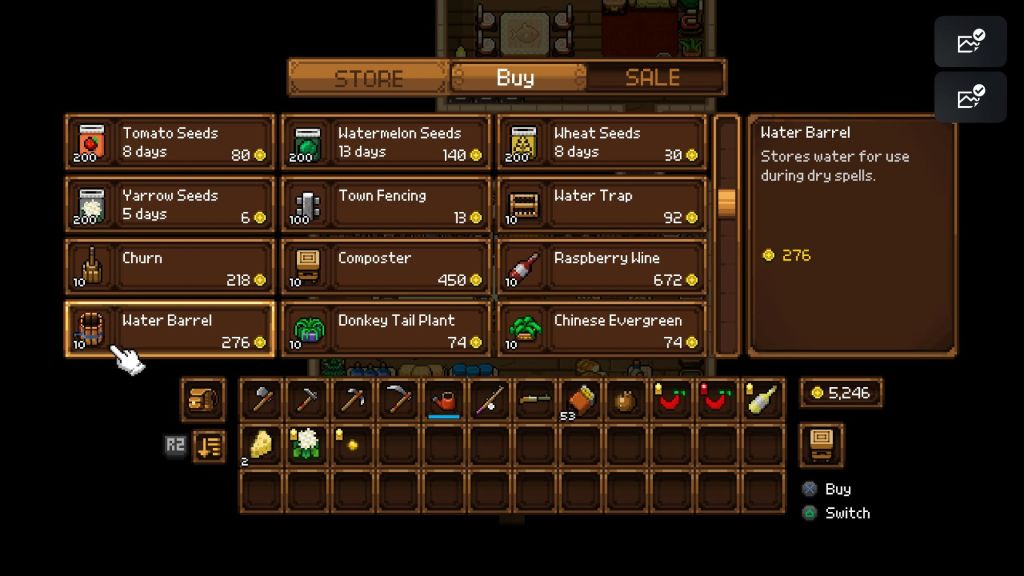The image size is (1024, 576).
Task: Click the top screenshot overlay button
Action: (970, 42)
